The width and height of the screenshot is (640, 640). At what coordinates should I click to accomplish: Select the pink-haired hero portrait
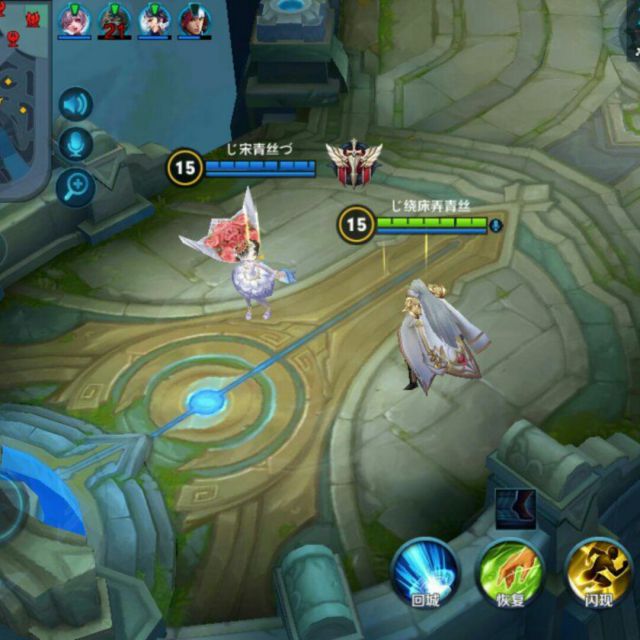pyautogui.click(x=73, y=19)
